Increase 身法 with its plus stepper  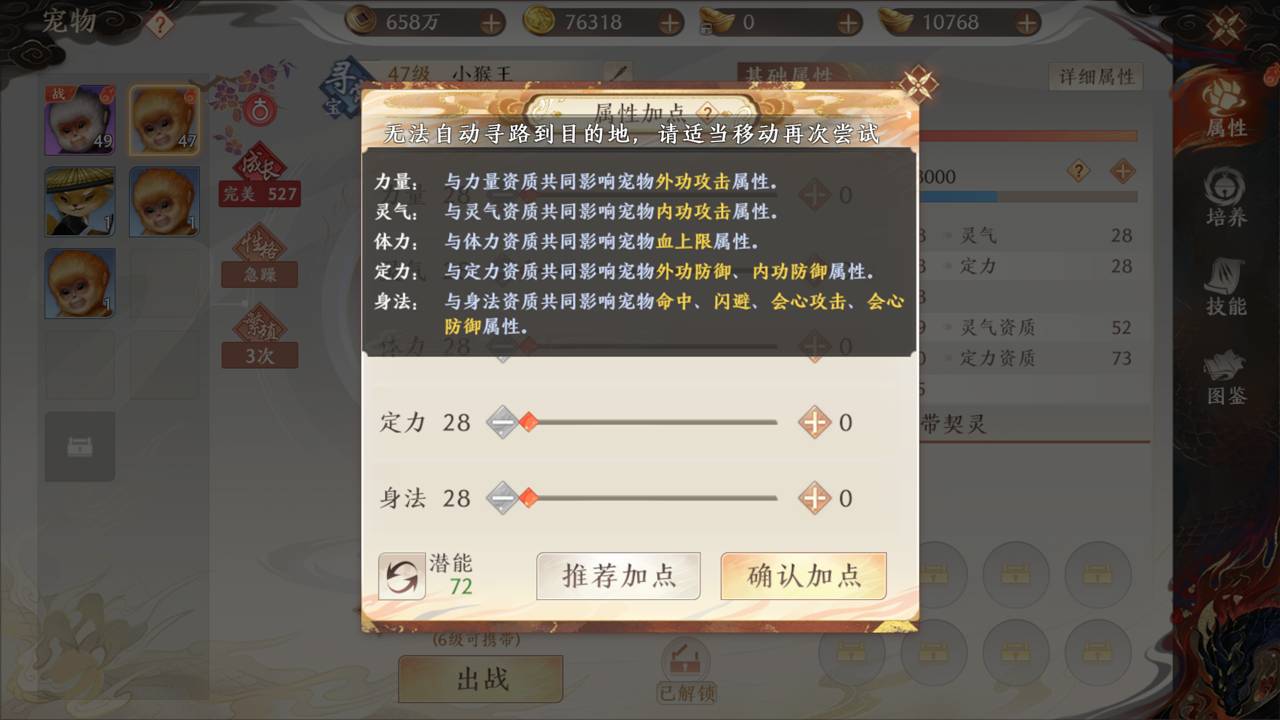(x=814, y=498)
